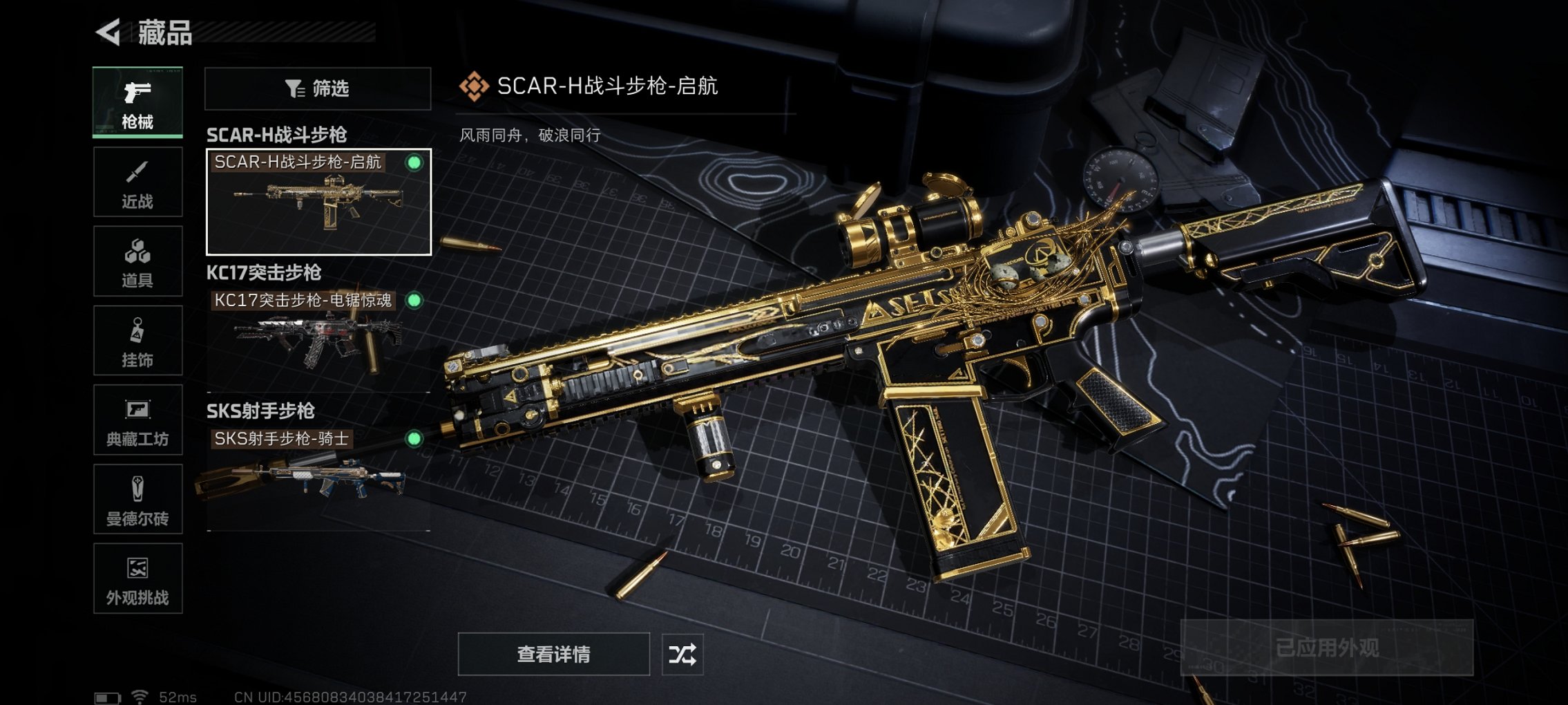Image resolution: width=1568 pixels, height=705 pixels.
Task: Click the 道具 items category icon
Action: click(137, 261)
